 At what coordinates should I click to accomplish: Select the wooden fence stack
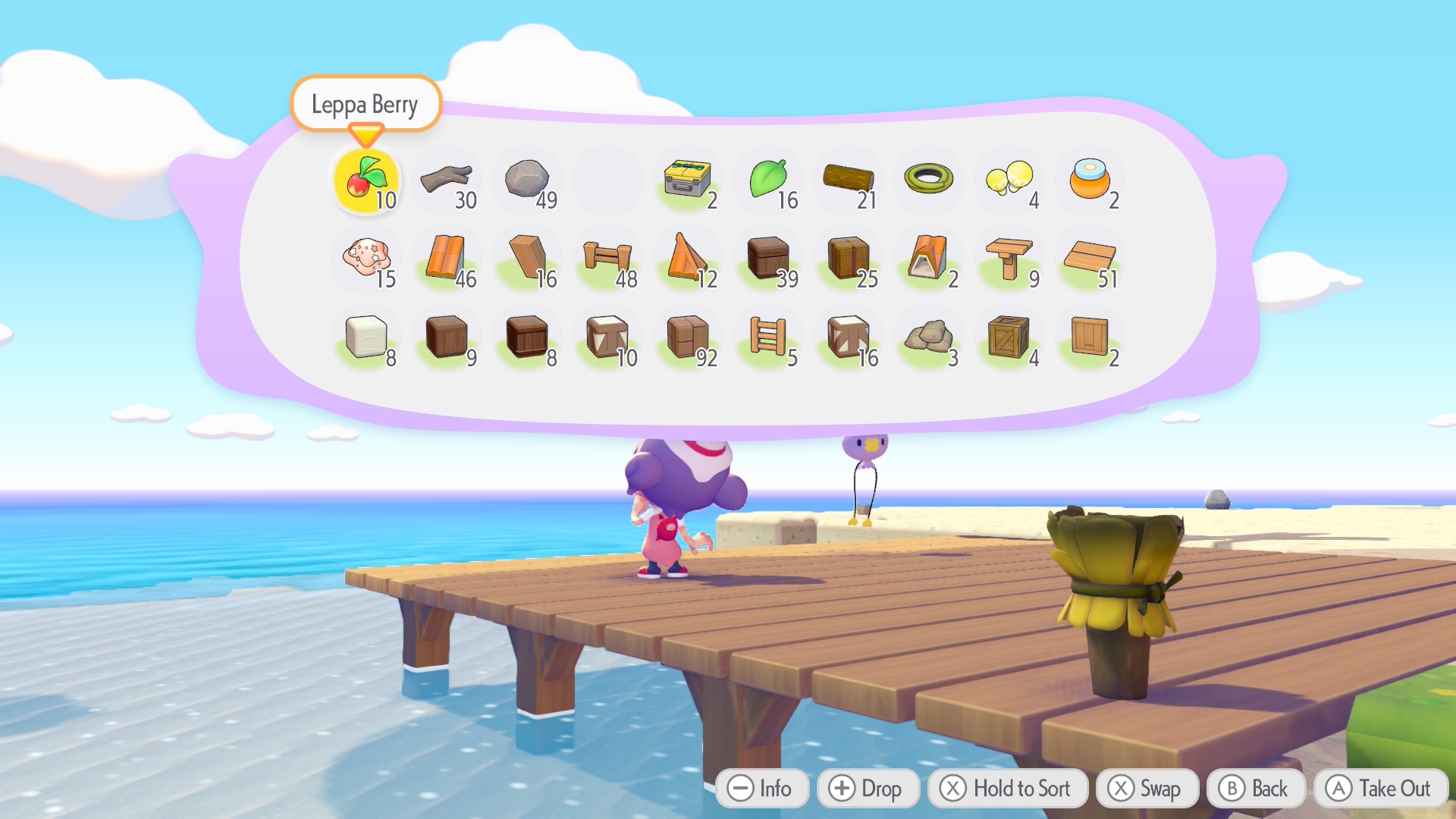click(x=607, y=259)
